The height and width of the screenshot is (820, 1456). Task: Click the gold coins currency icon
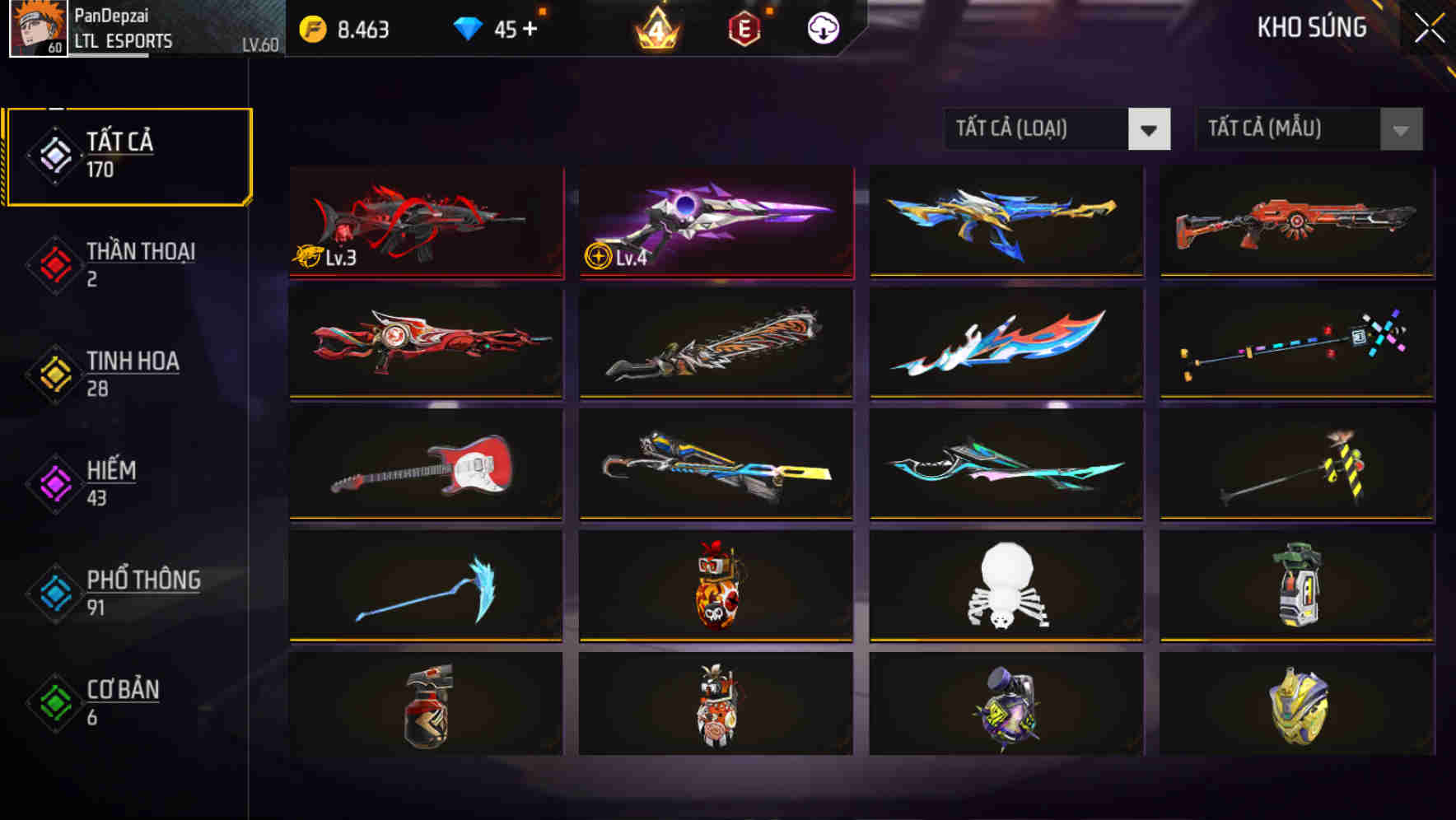coord(311,27)
